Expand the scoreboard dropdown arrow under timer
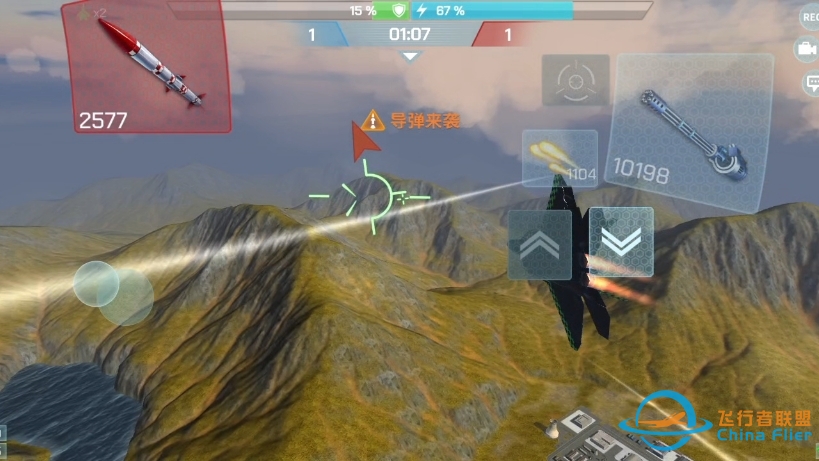819x461 pixels. pyautogui.click(x=409, y=57)
